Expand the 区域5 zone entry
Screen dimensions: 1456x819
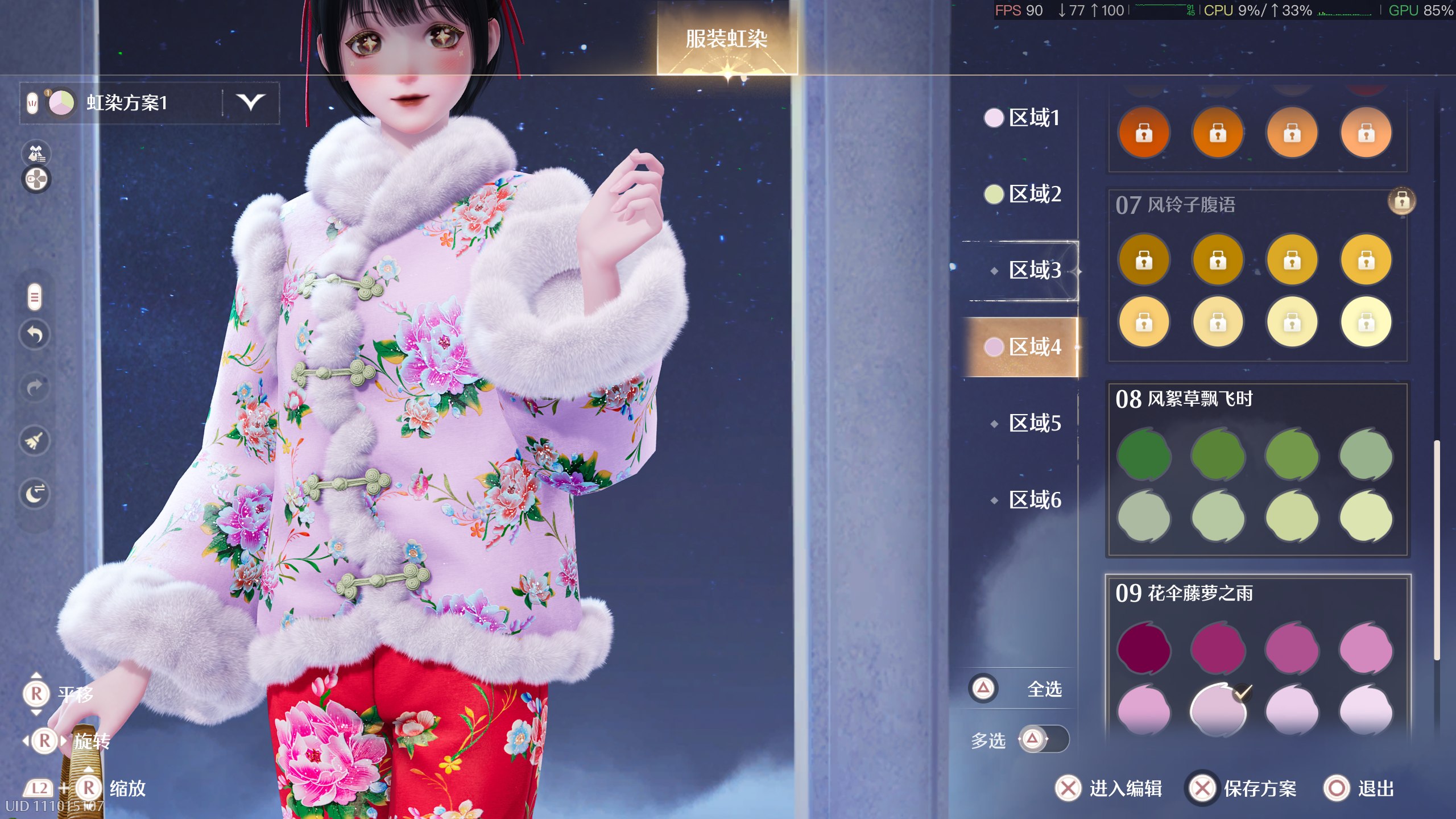coord(1034,424)
